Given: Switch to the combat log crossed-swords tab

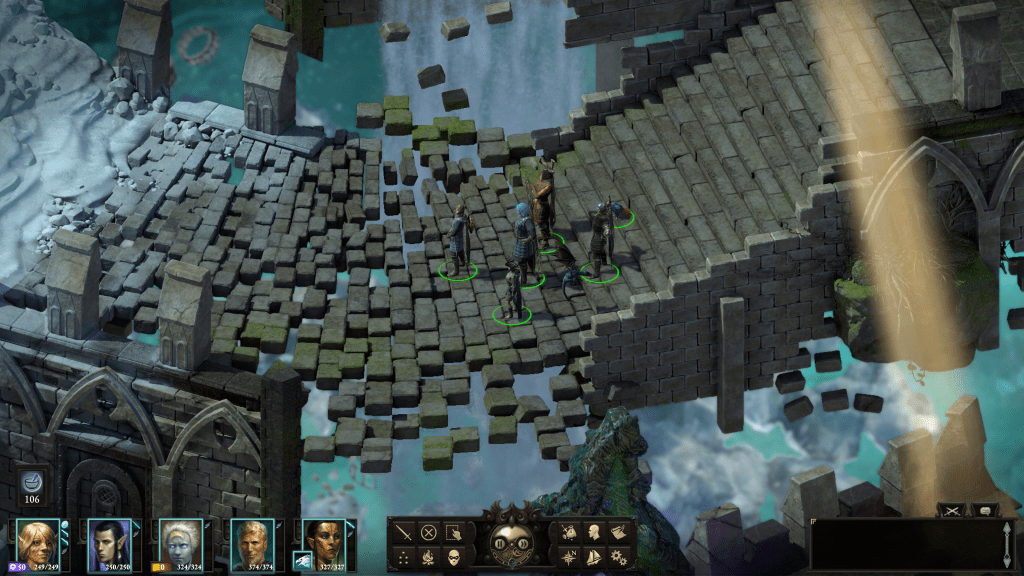Looking at the screenshot, I should point(952,510).
